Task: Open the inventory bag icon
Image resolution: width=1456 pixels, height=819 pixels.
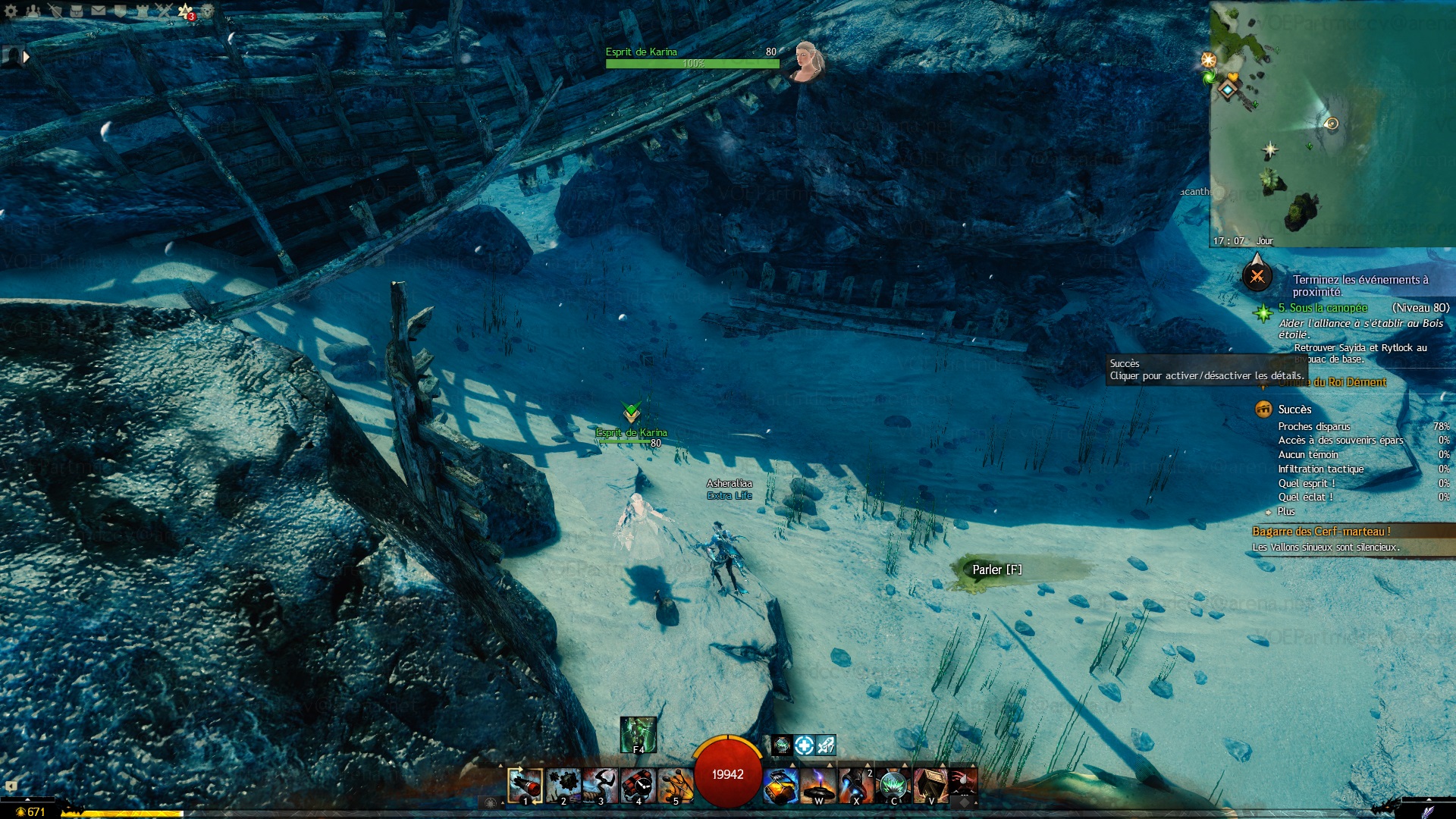Action: [77, 11]
